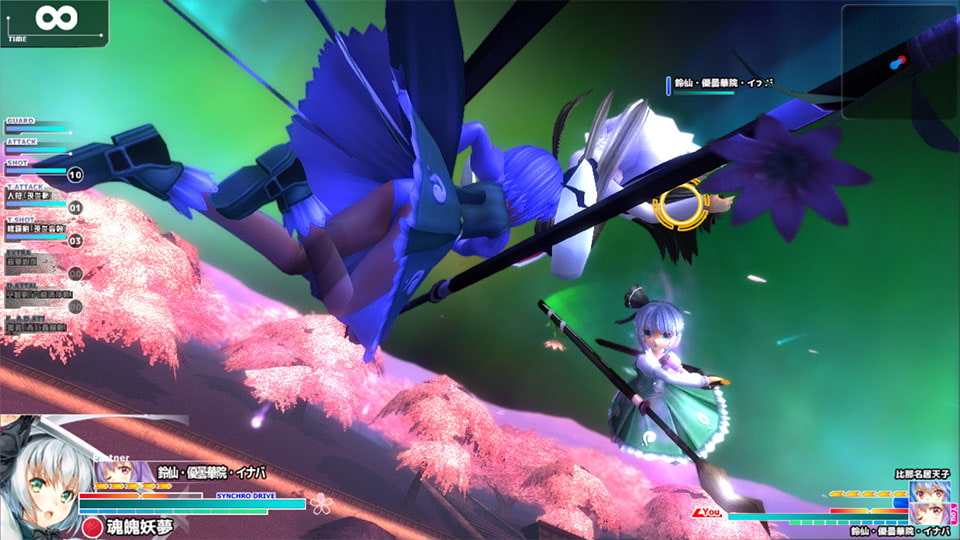This screenshot has width=960, height=540.
Task: Click Tenshi Hinanawi's enemy portrait
Action: (928, 494)
